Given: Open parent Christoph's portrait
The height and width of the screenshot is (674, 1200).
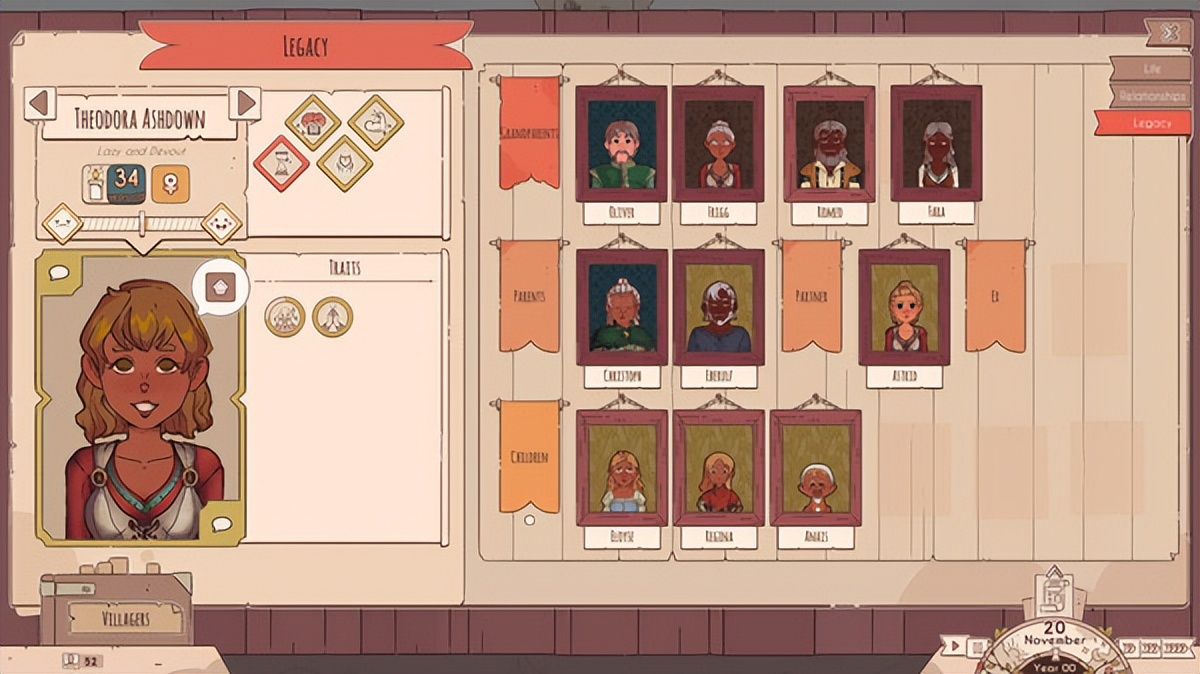Looking at the screenshot, I should click(x=621, y=307).
